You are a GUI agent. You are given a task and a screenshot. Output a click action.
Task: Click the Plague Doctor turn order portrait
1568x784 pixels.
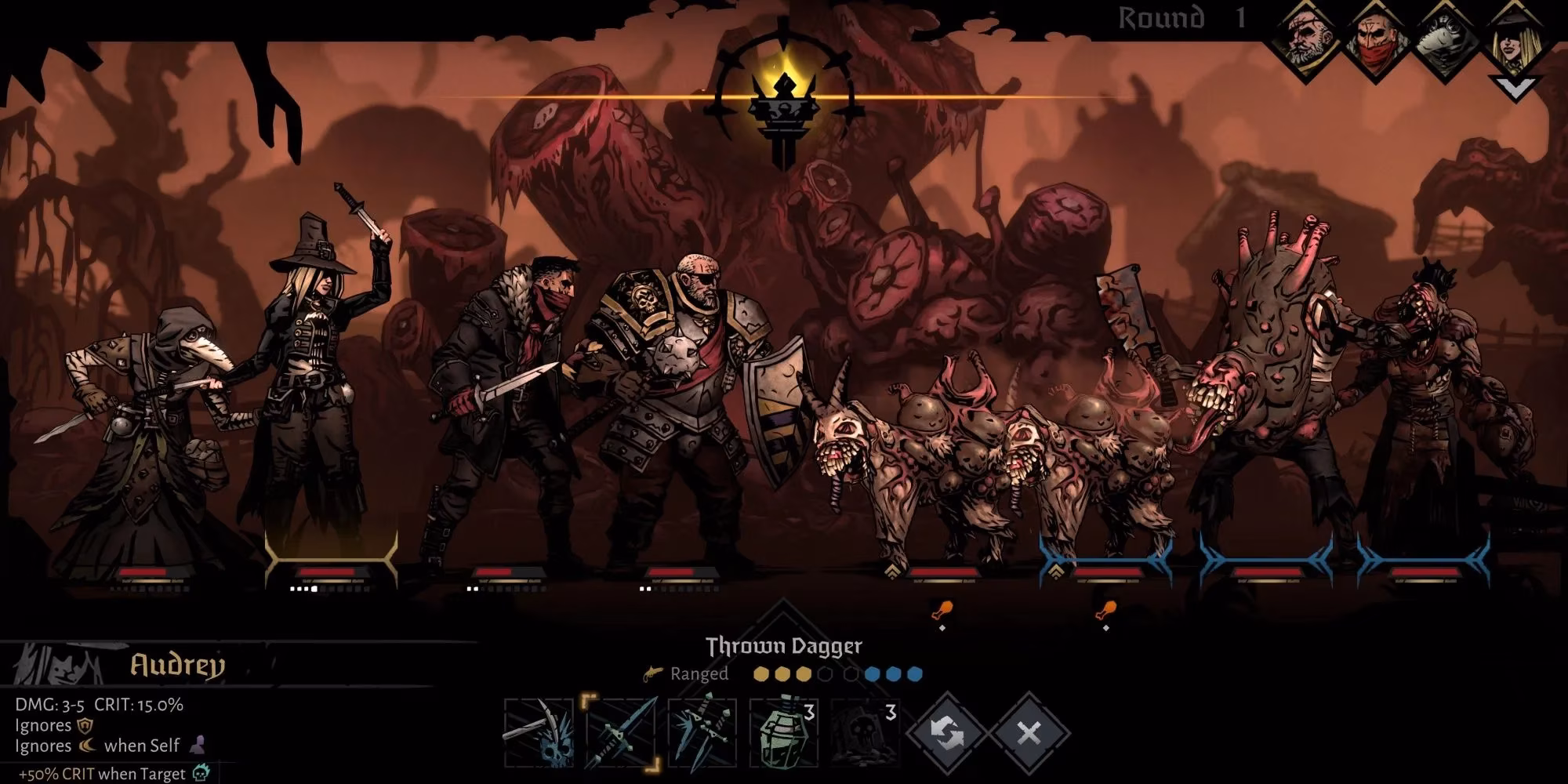1446,41
